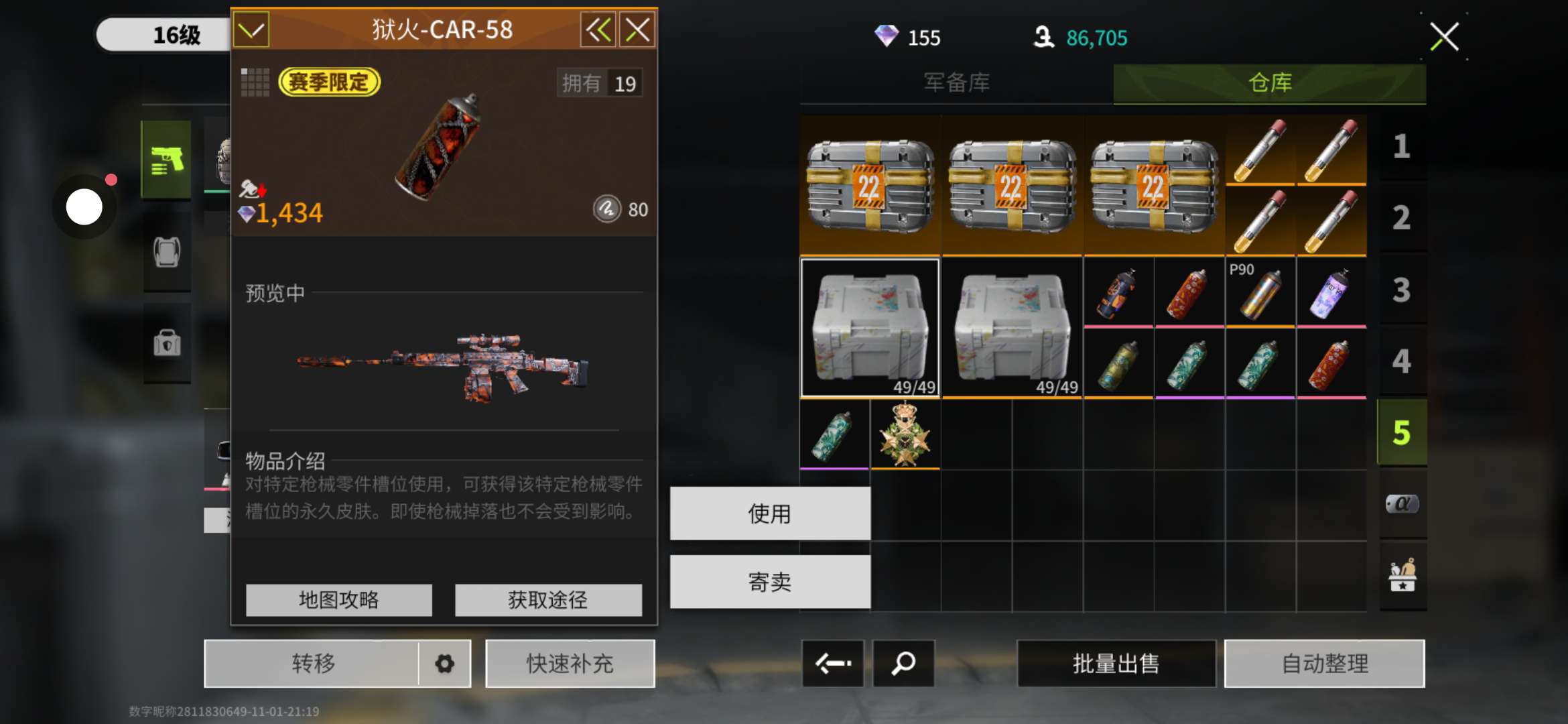Switch to warehouse page 3
The image size is (1568, 724).
[1401, 290]
